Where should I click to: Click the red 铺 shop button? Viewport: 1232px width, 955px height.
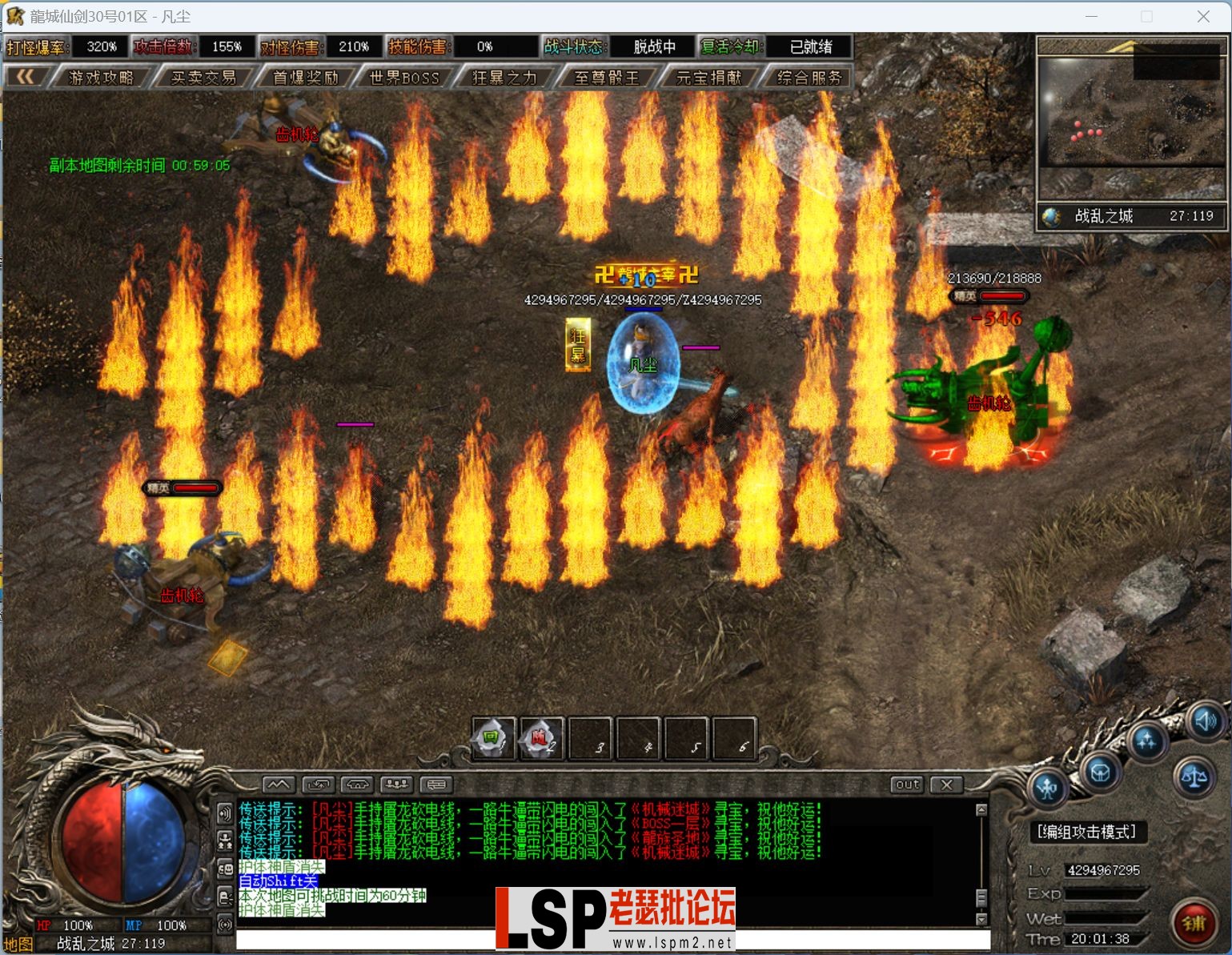(1194, 924)
